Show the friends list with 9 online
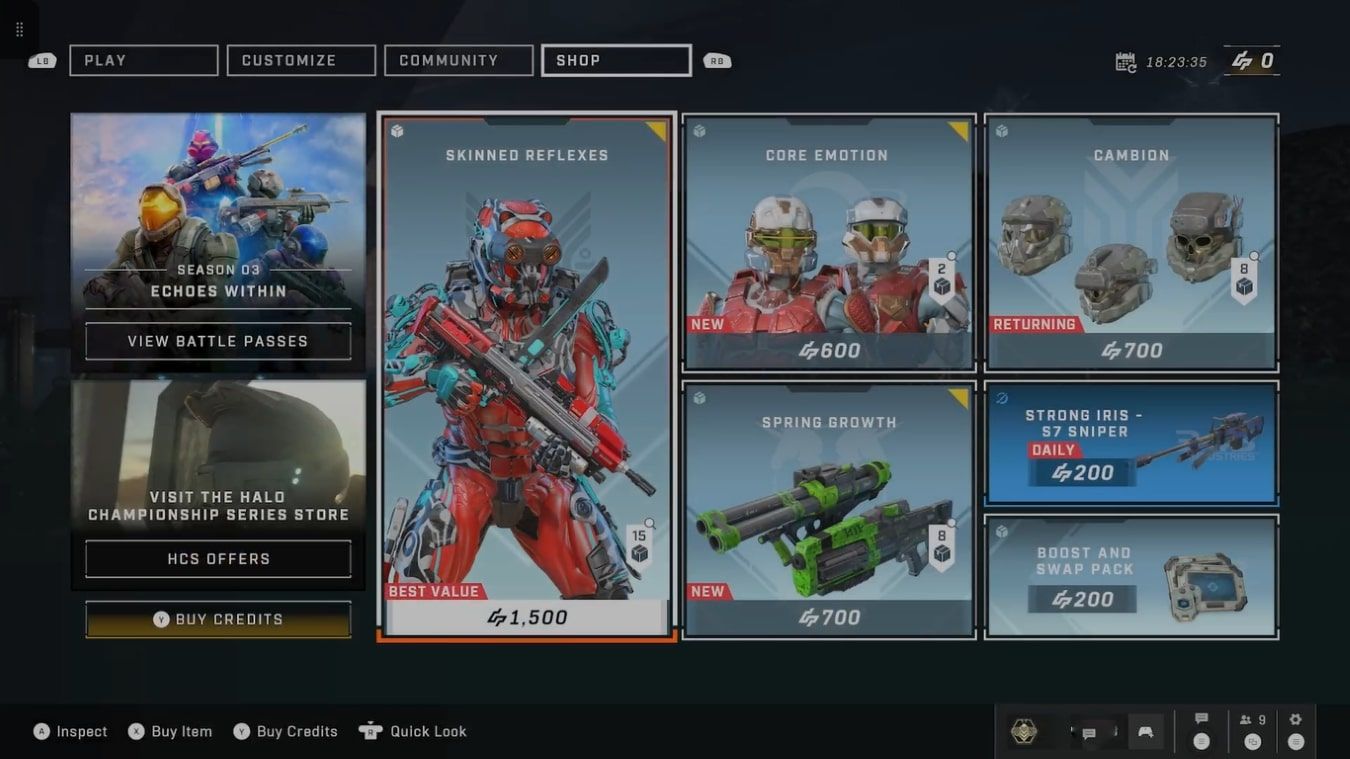1350x759 pixels. pyautogui.click(x=1253, y=720)
